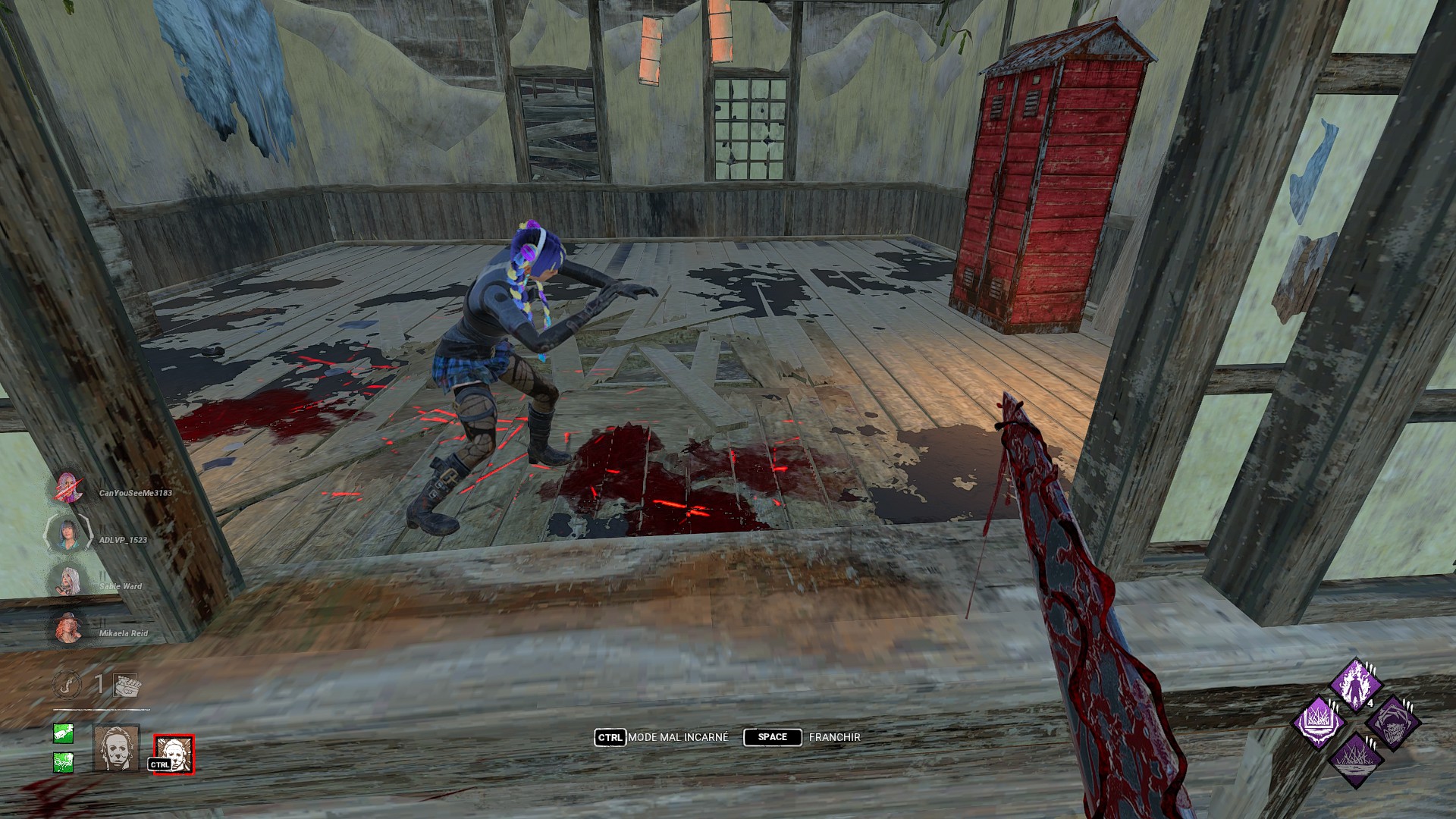The image size is (1456, 819).
Task: Click the hook counter icon
Action: coord(66,685)
